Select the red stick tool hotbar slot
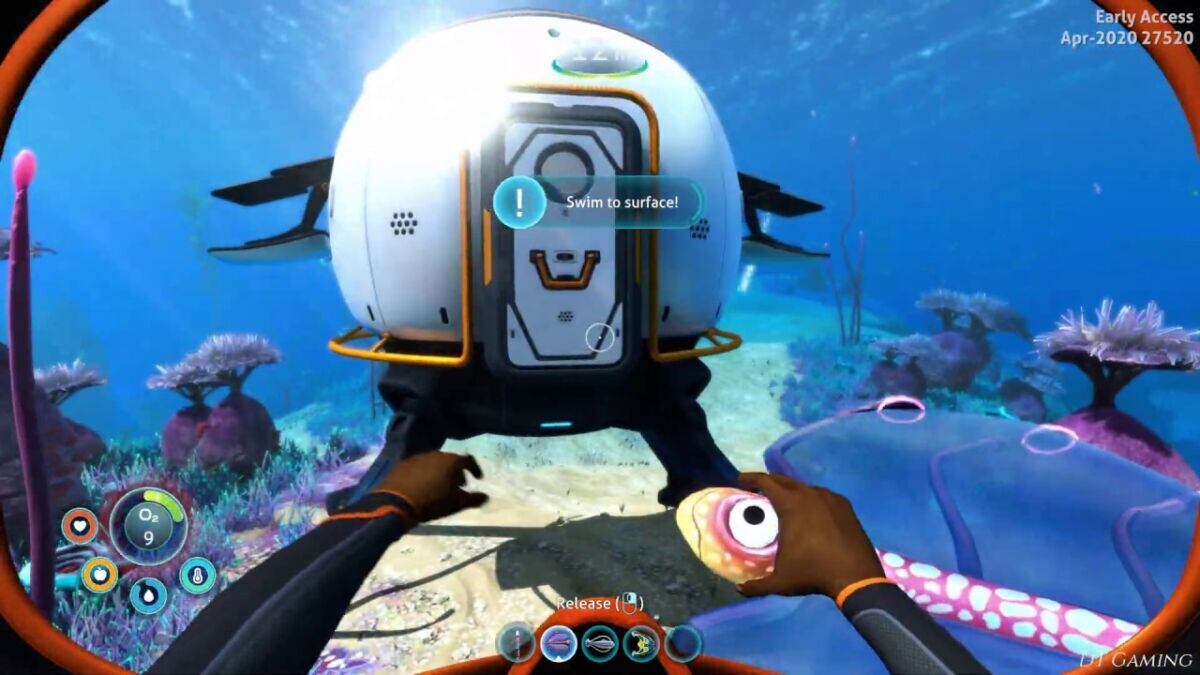The image size is (1200, 675). tap(517, 643)
